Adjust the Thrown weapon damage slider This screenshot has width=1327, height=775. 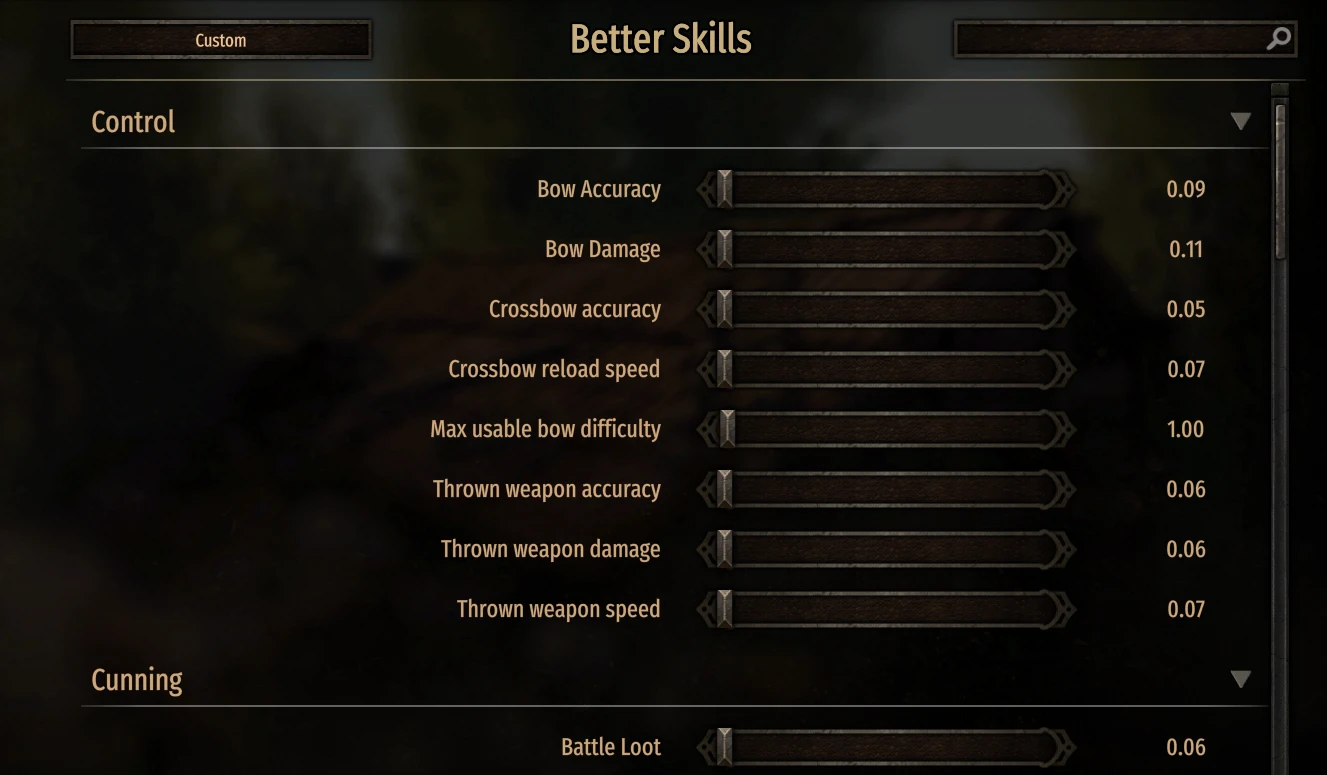pos(885,549)
